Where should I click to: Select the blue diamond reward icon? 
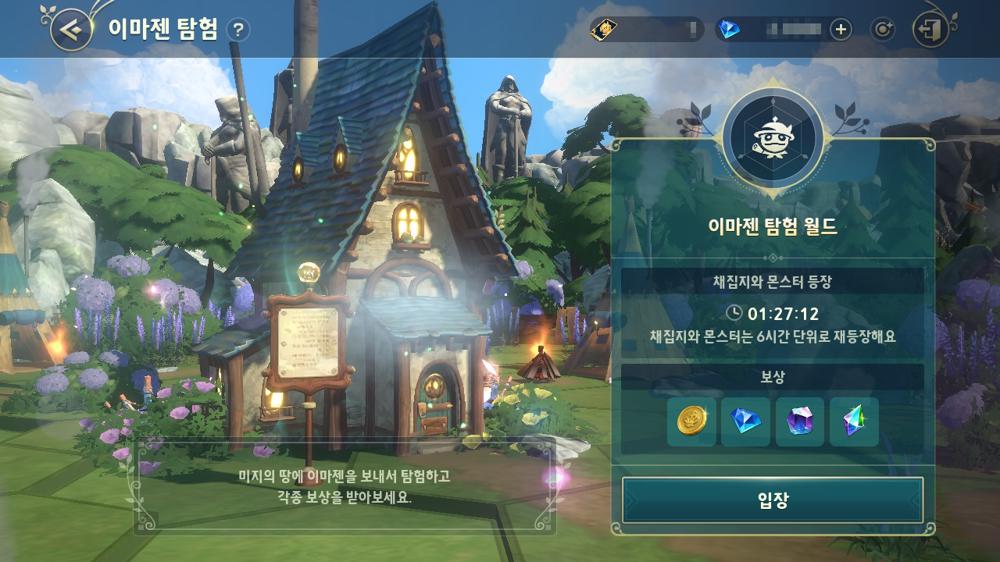click(746, 422)
